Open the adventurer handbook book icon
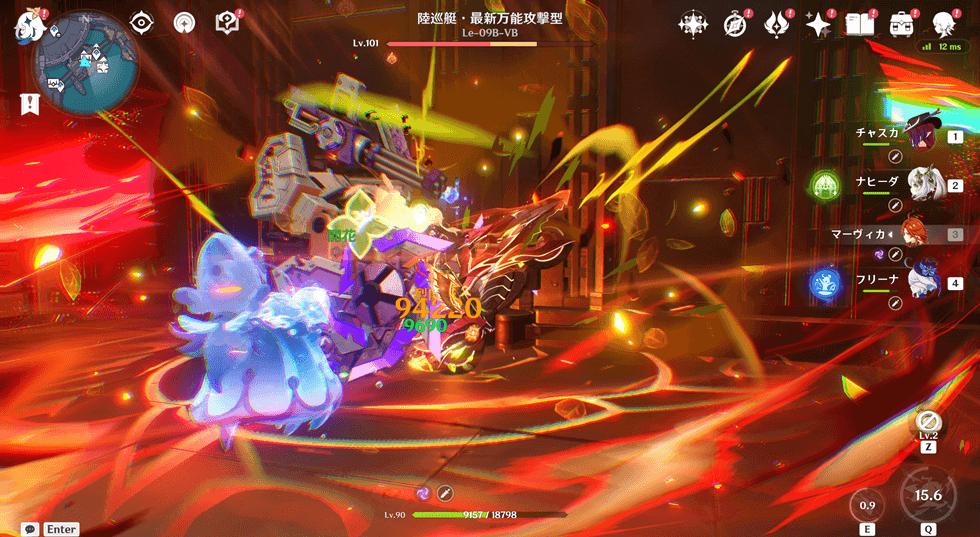The height and width of the screenshot is (537, 980). [858, 24]
